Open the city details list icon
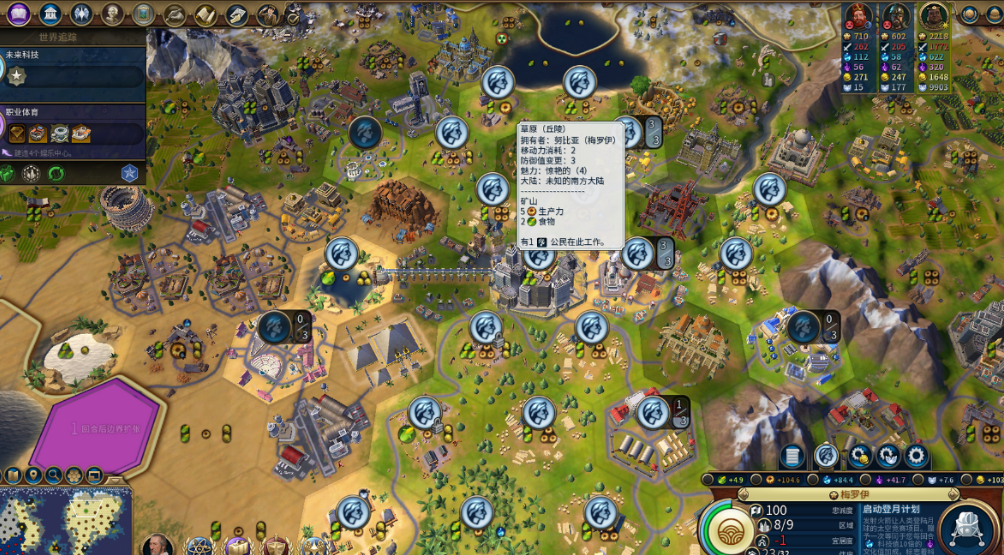The height and width of the screenshot is (555, 1004). pos(793,457)
